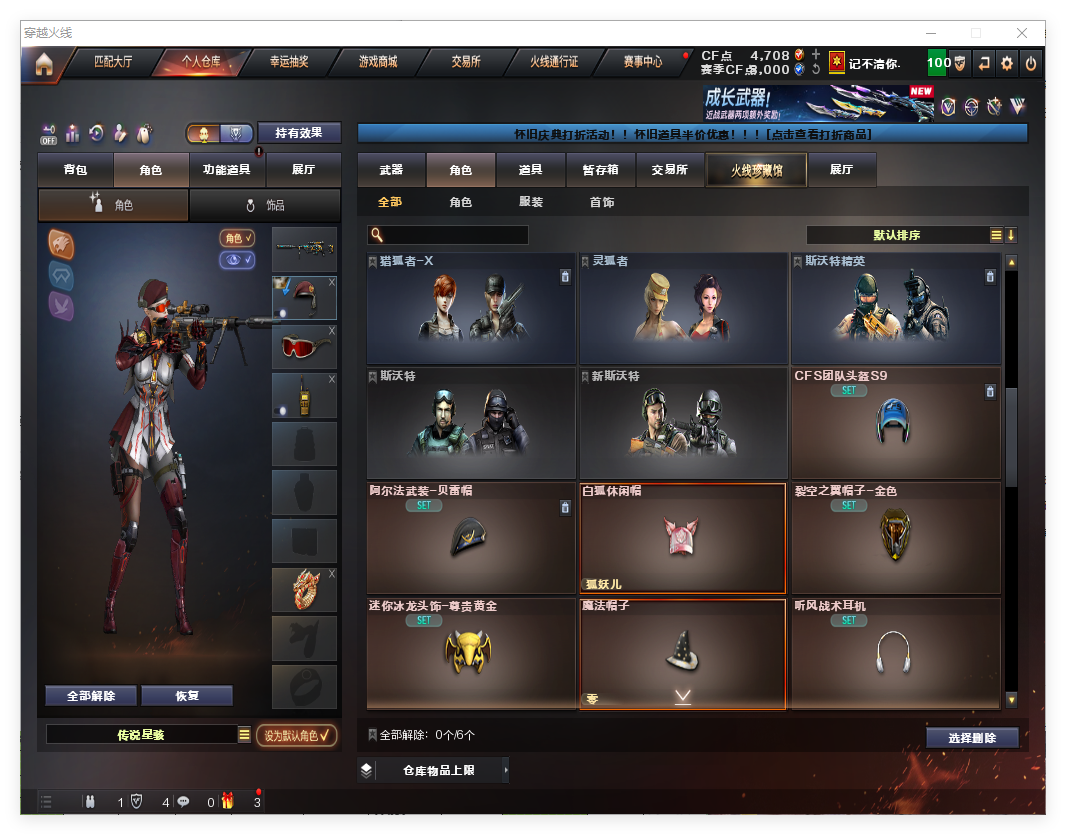Filter items by 服装
Image resolution: width=1066 pixels, height=835 pixels.
pos(531,202)
